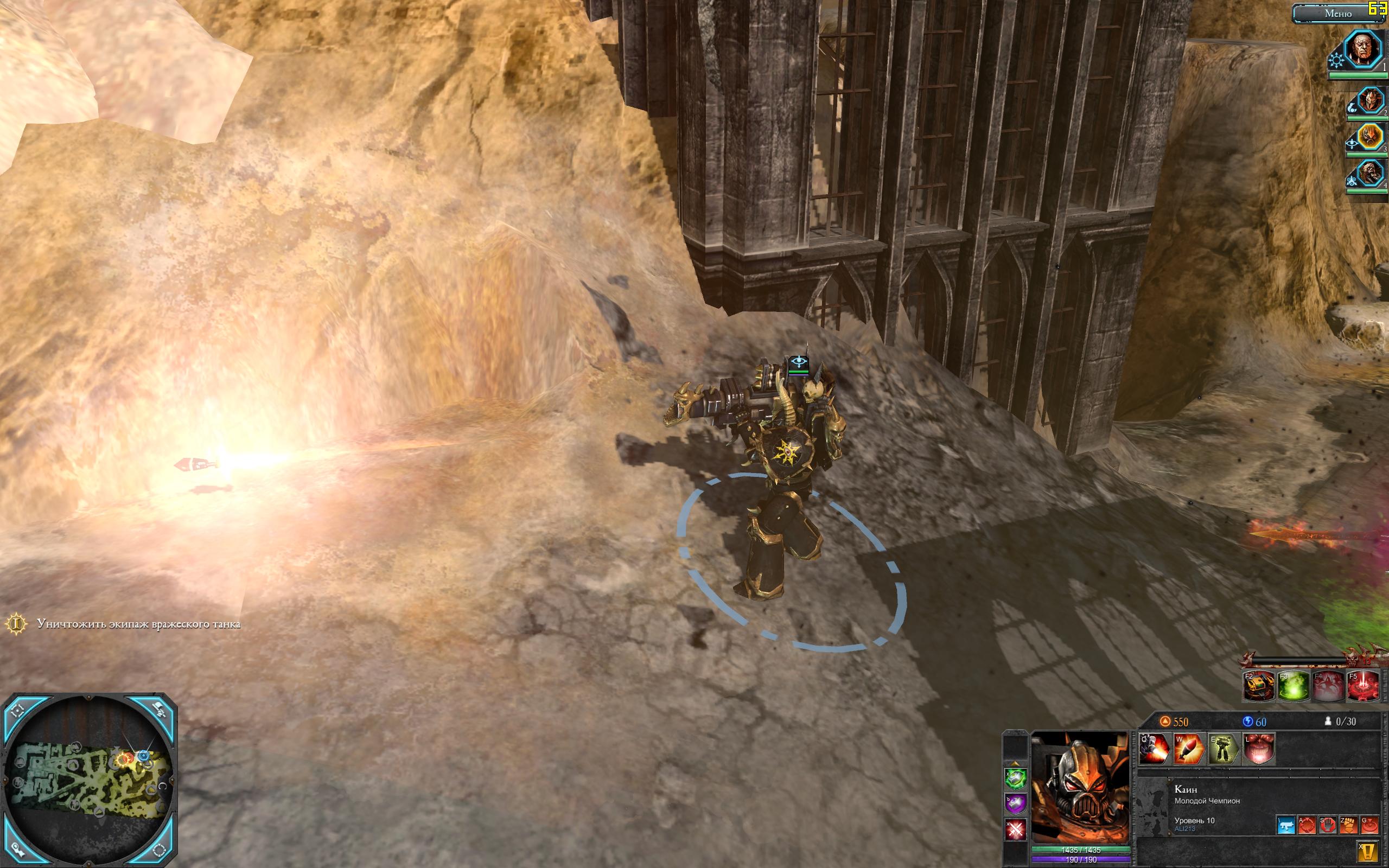Select the fist melee command button
Screen dimensions: 1389x868
[1348, 826]
